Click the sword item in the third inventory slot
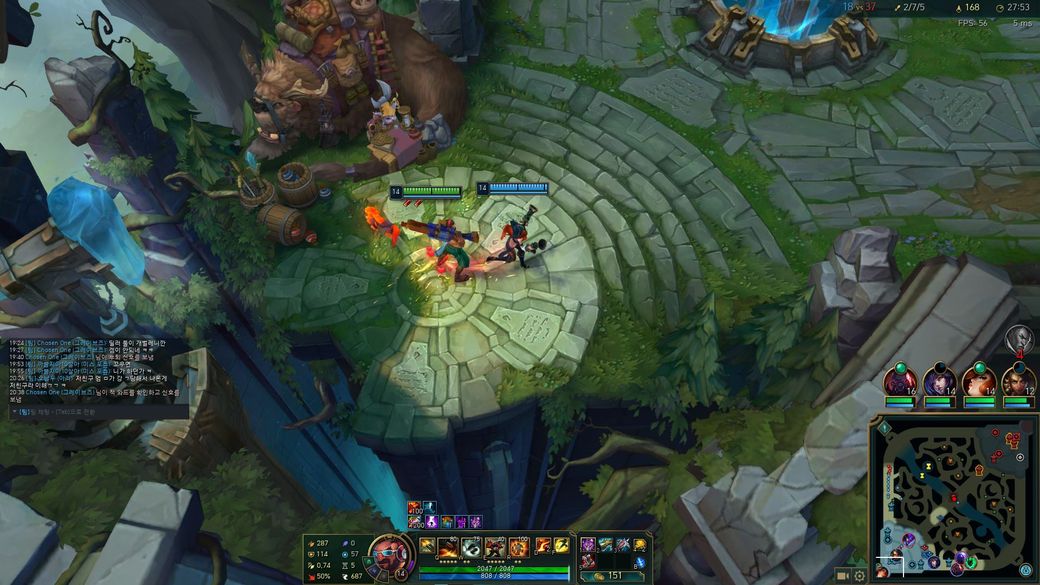Viewport: 1040px width, 585px height. (622, 544)
